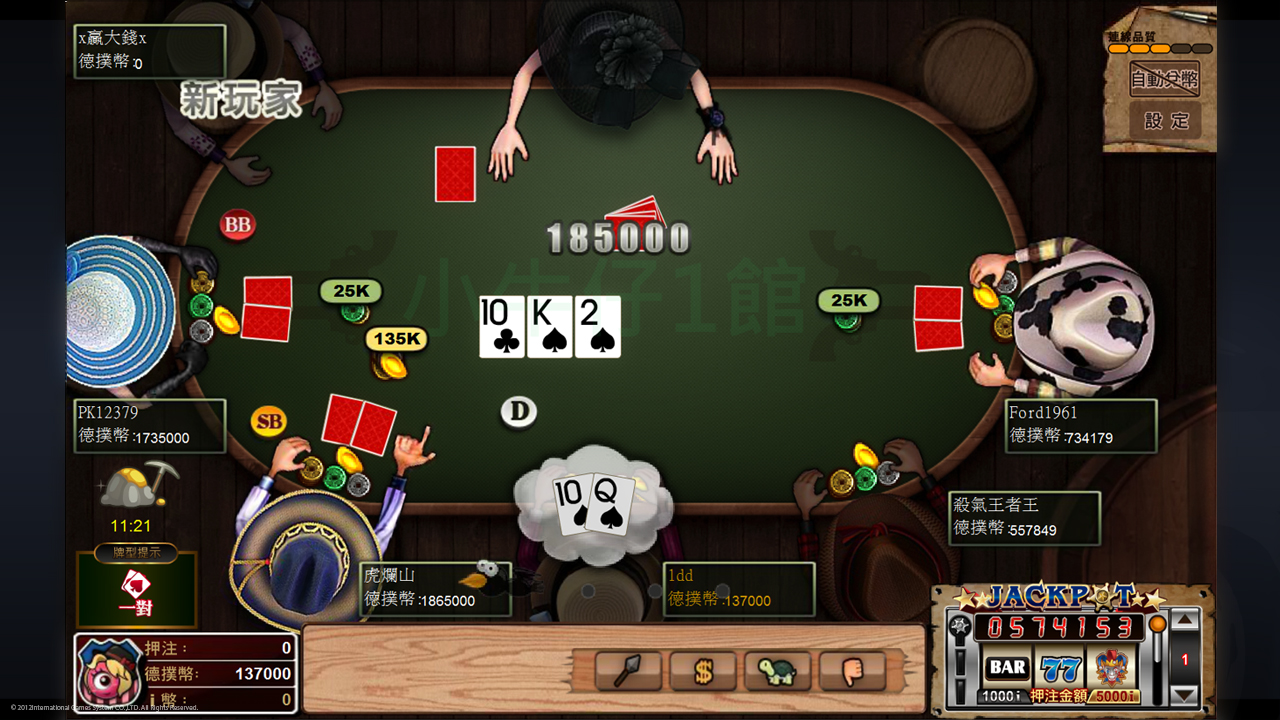Screen dimensions: 1280x720
Task: Send a thumbs-down reaction
Action: coord(852,671)
